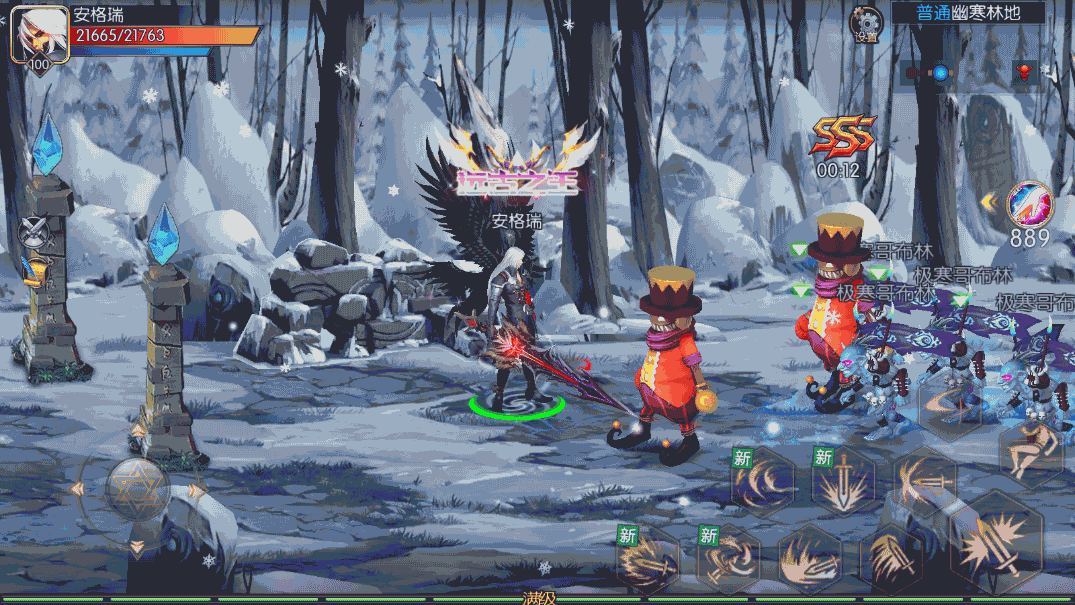Tap the crossed swords icon on left edge
Image resolution: width=1075 pixels, height=605 pixels.
coord(32,233)
